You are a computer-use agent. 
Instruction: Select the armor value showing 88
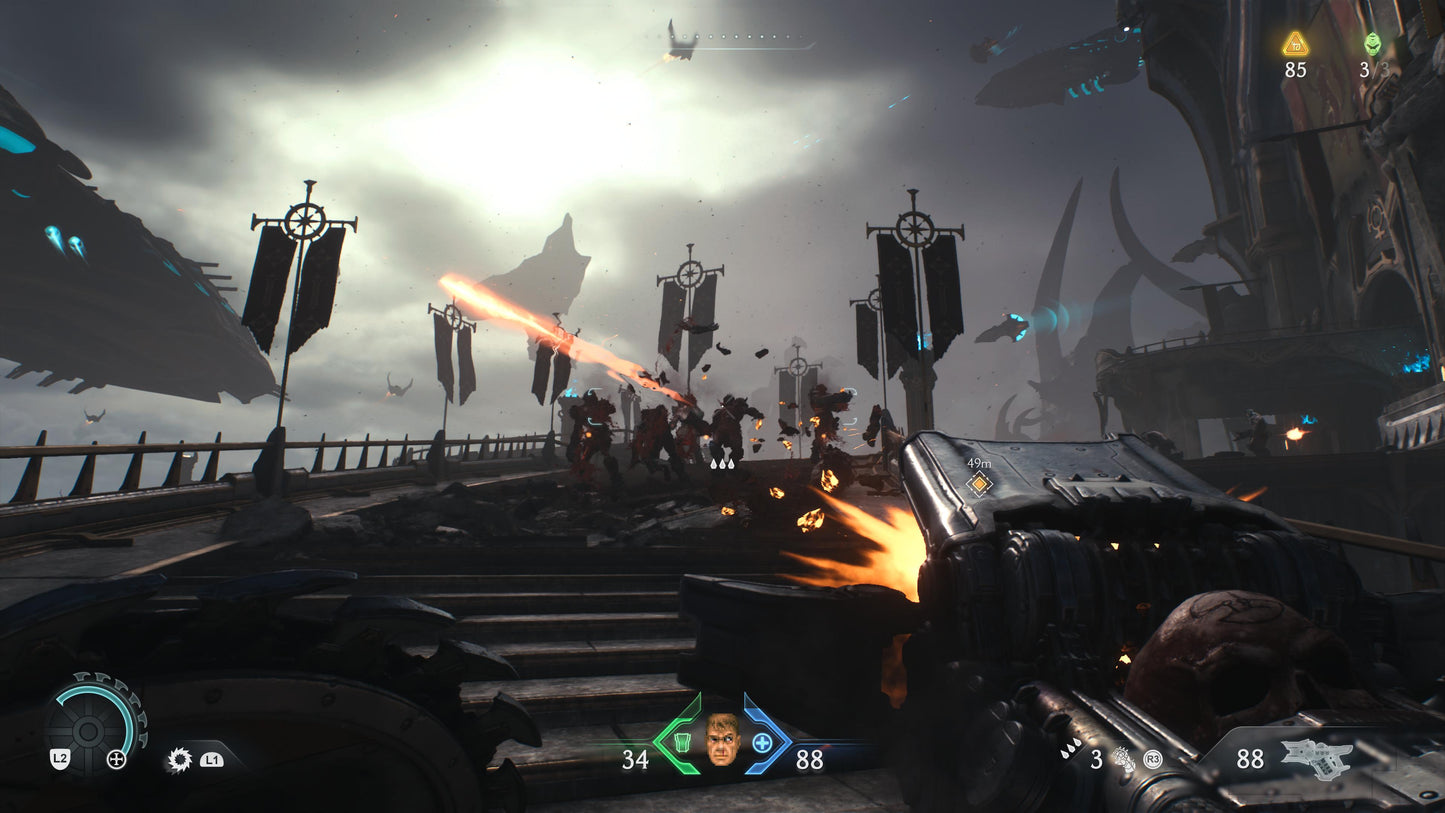(x=810, y=757)
